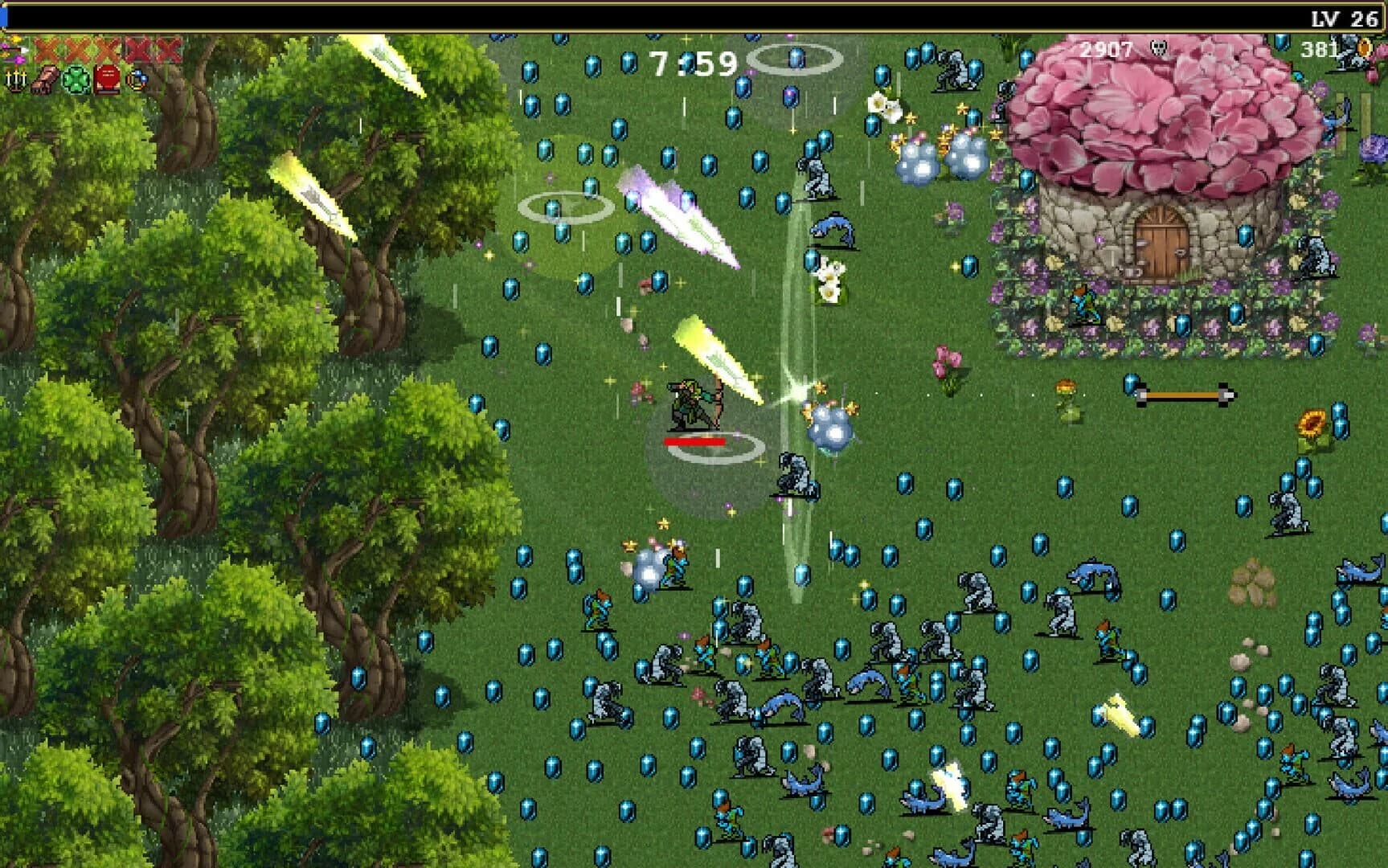Toggle the last darkened X marker
Image resolution: width=1388 pixels, height=868 pixels.
click(x=166, y=50)
